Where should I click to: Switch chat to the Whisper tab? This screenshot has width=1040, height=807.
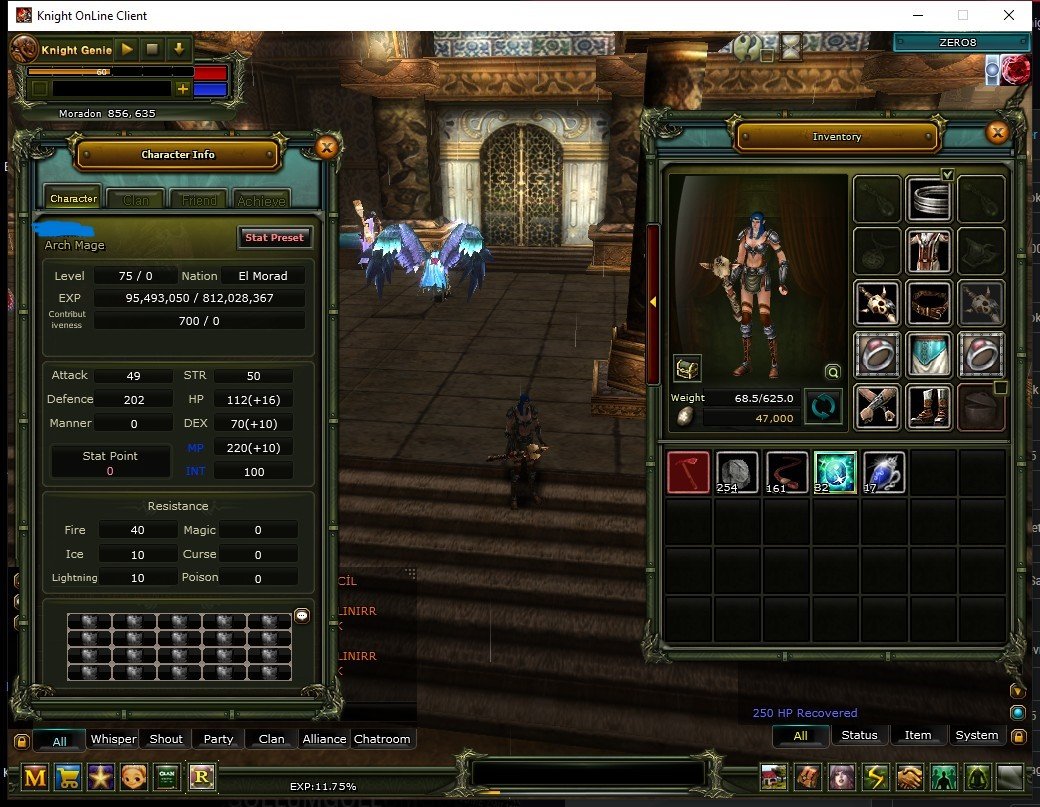[113, 739]
